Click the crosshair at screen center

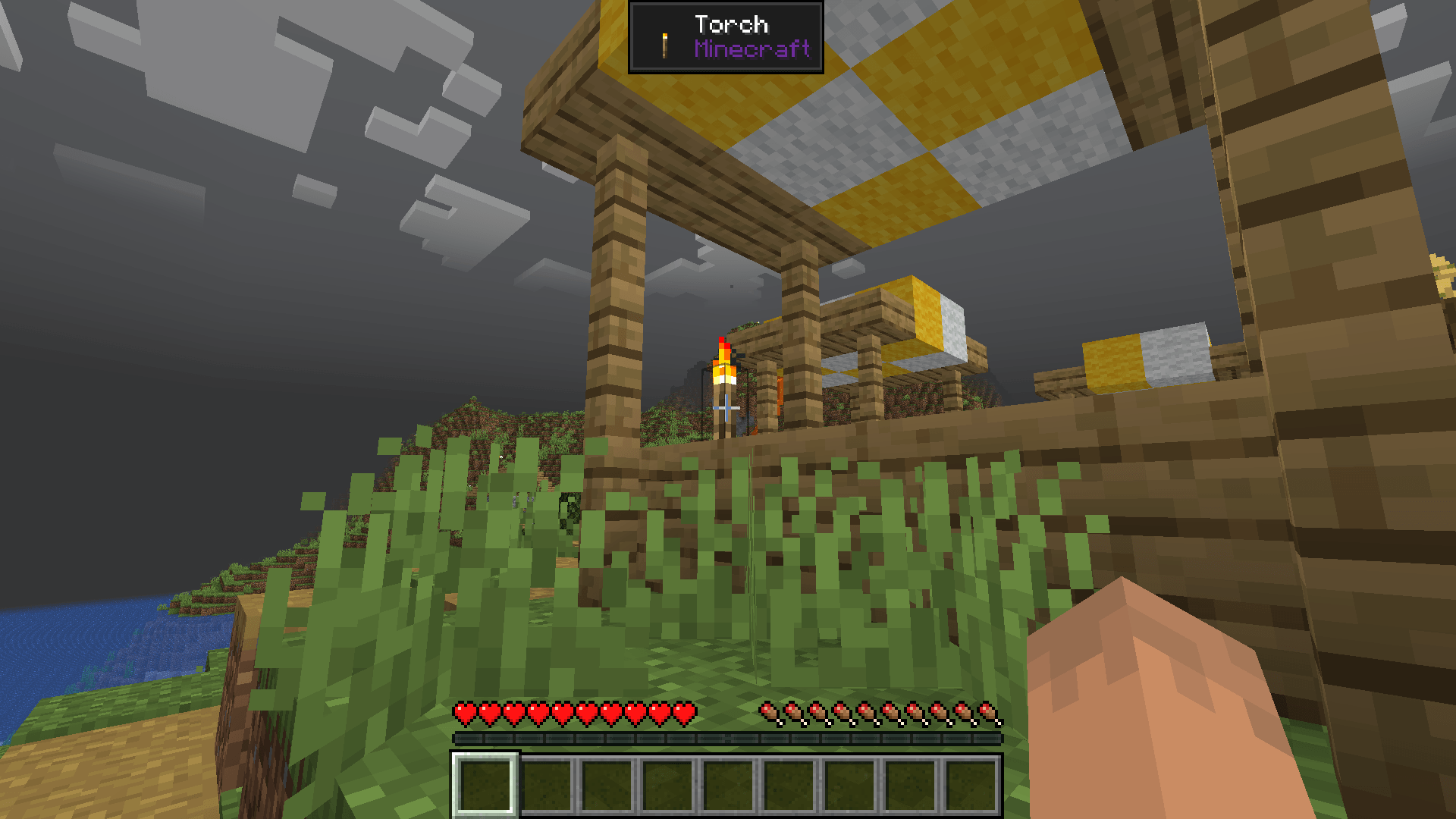728,409
